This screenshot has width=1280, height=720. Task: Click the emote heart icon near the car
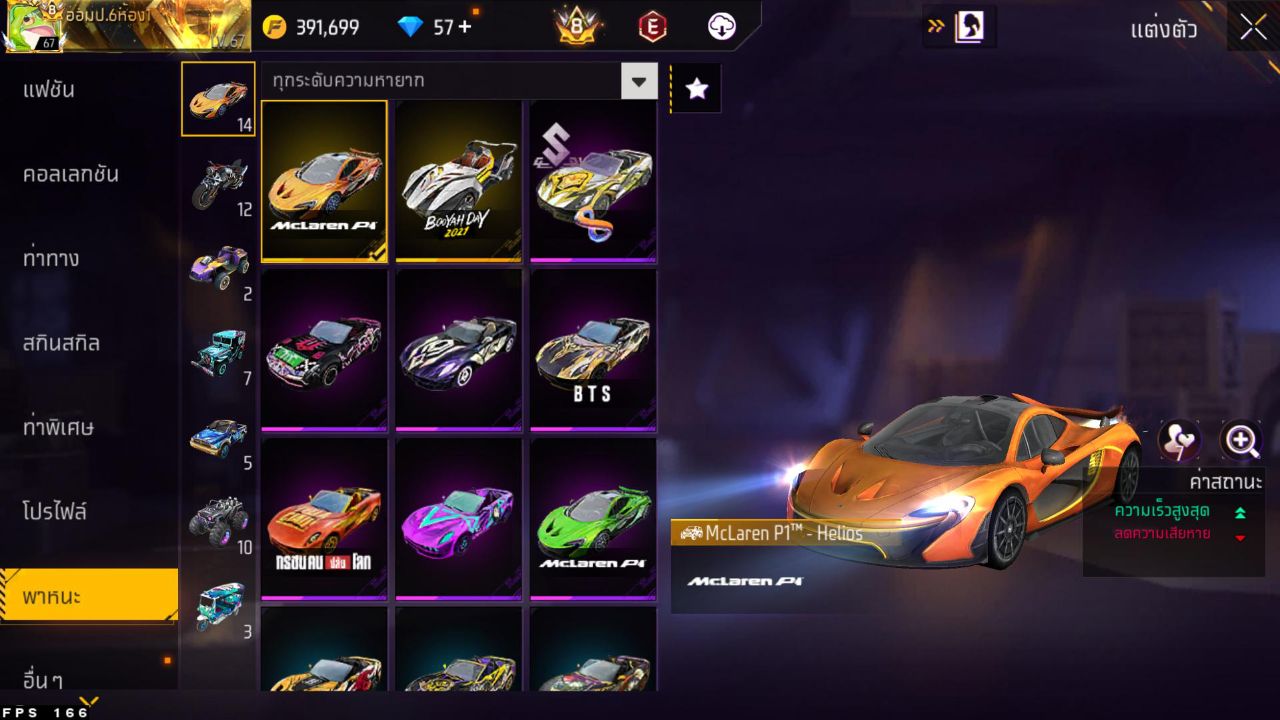[1180, 440]
